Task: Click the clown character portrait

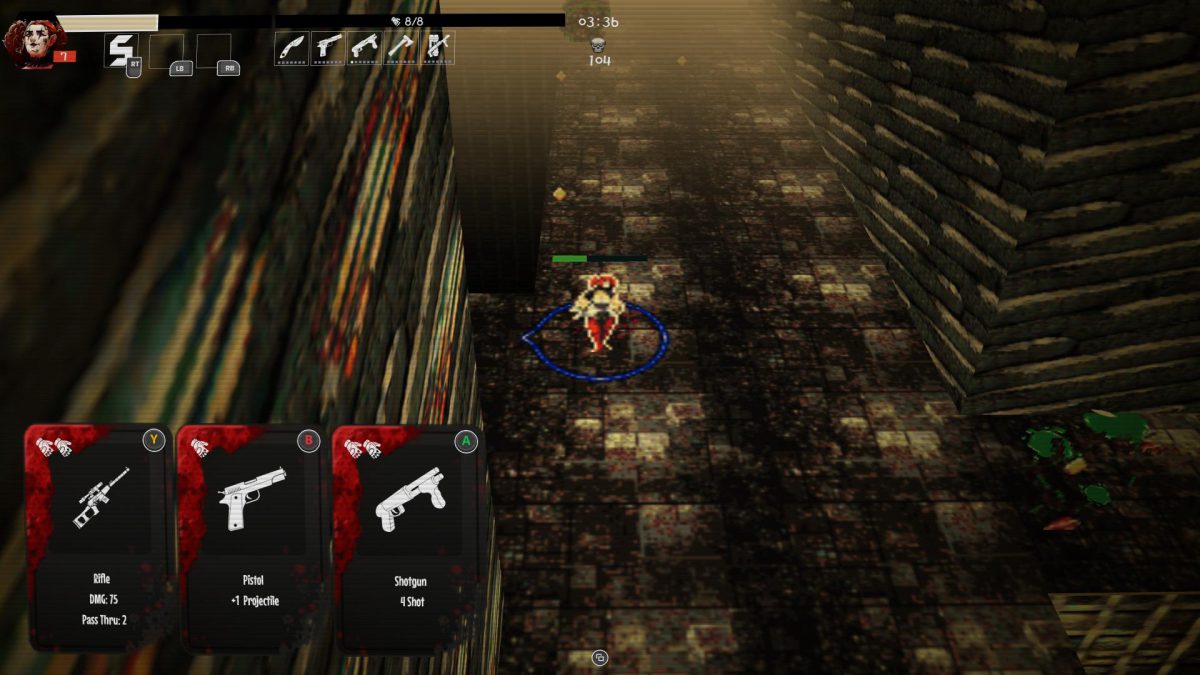Action: (28, 43)
